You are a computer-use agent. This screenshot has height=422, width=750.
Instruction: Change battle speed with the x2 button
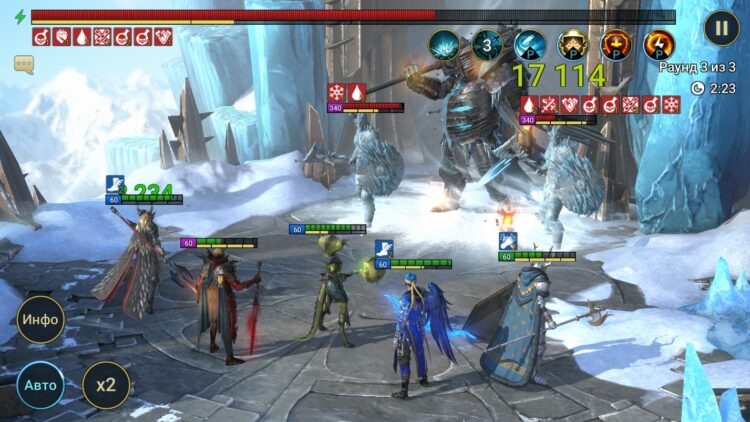(x=105, y=385)
